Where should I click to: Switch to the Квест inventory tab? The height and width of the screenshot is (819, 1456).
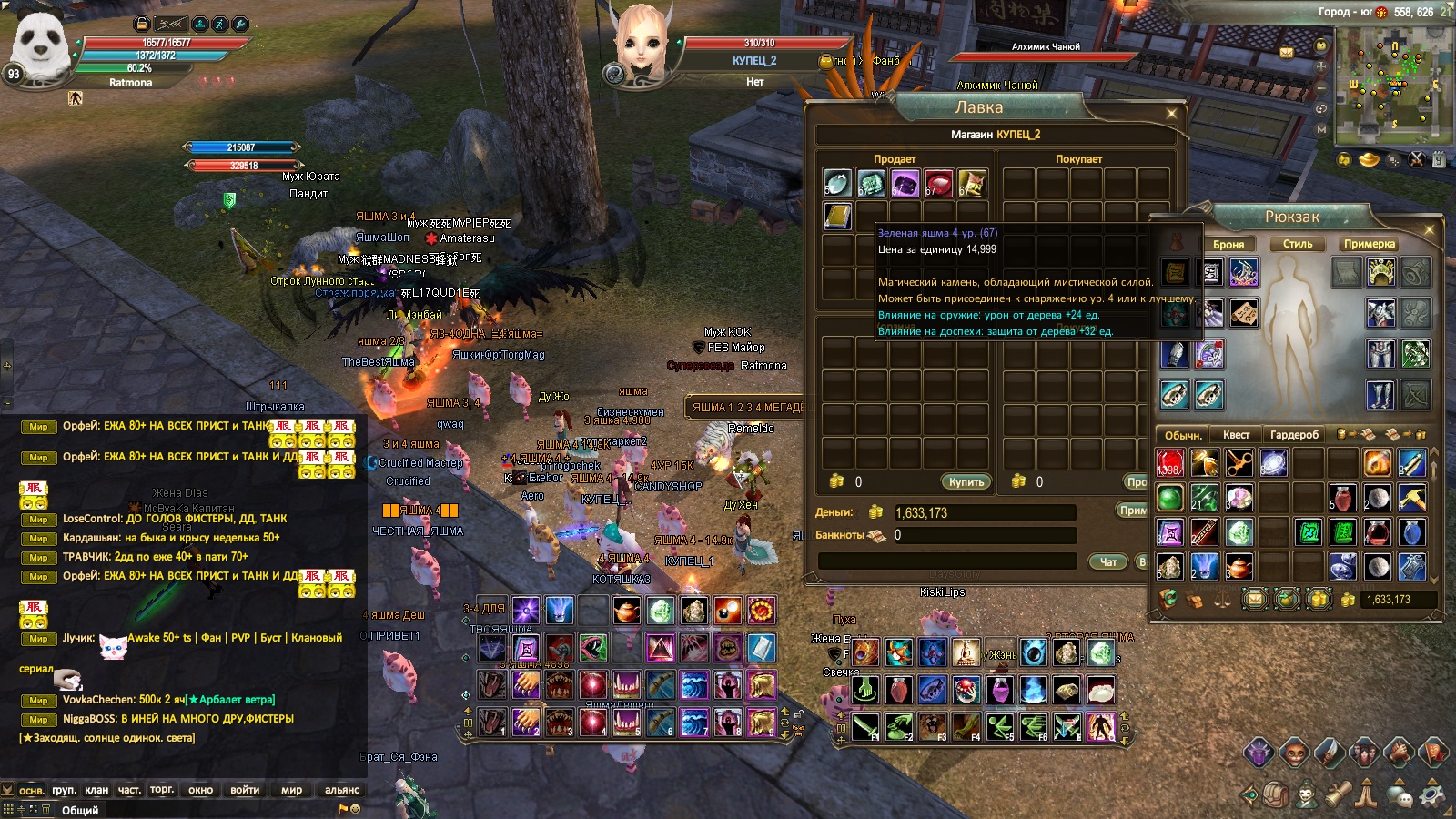(1236, 435)
